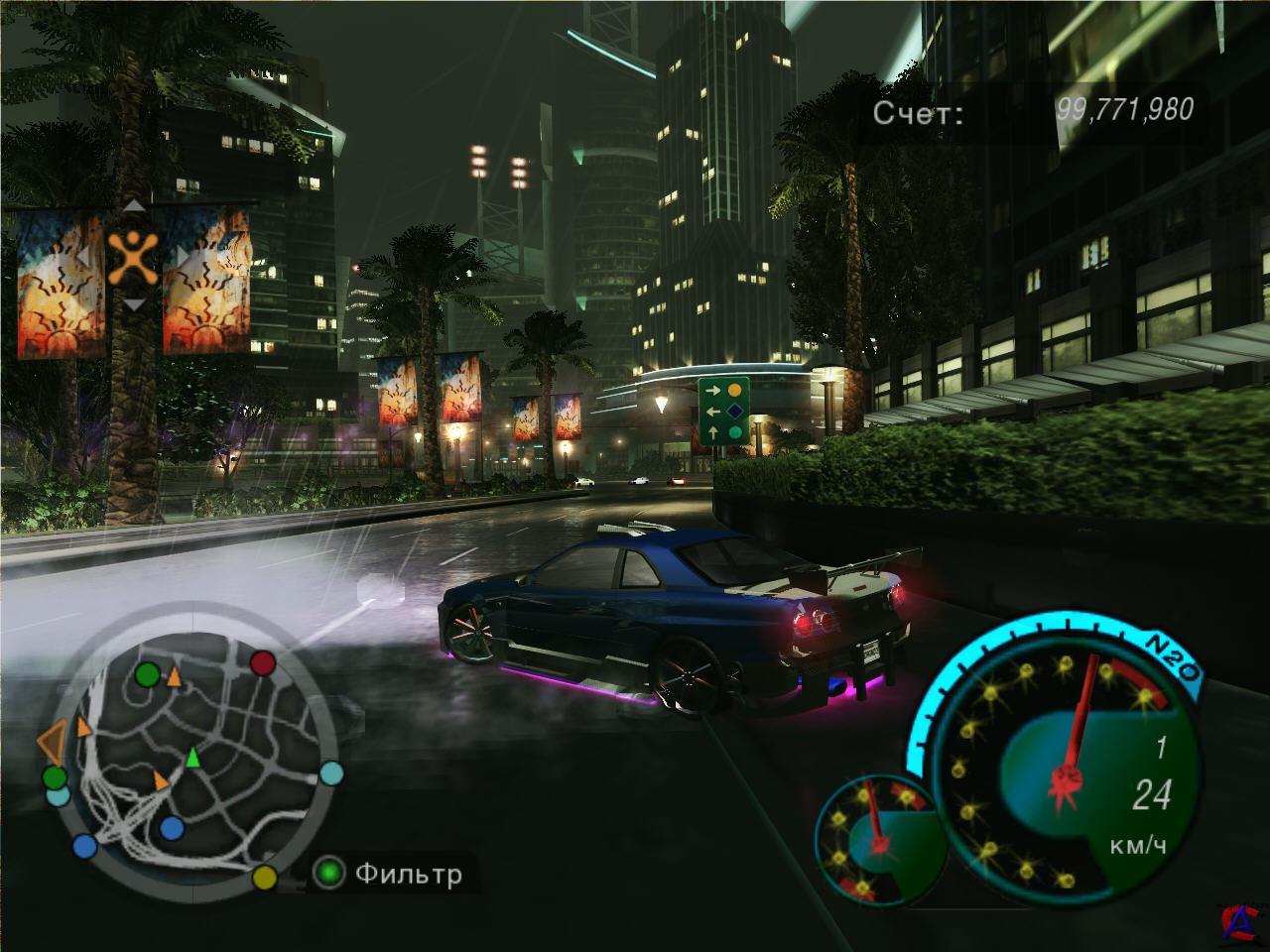Click the up arrow above the orange figure
The height and width of the screenshot is (952, 1270).
(x=132, y=206)
